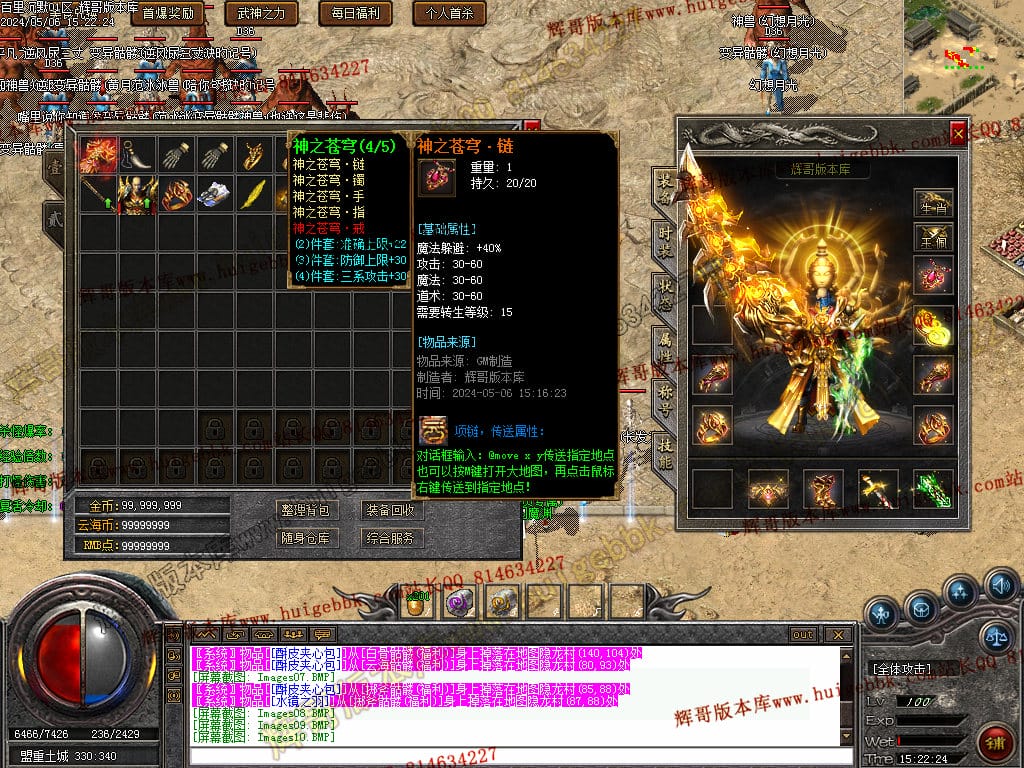Click the green sword equipment slot

tap(932, 489)
